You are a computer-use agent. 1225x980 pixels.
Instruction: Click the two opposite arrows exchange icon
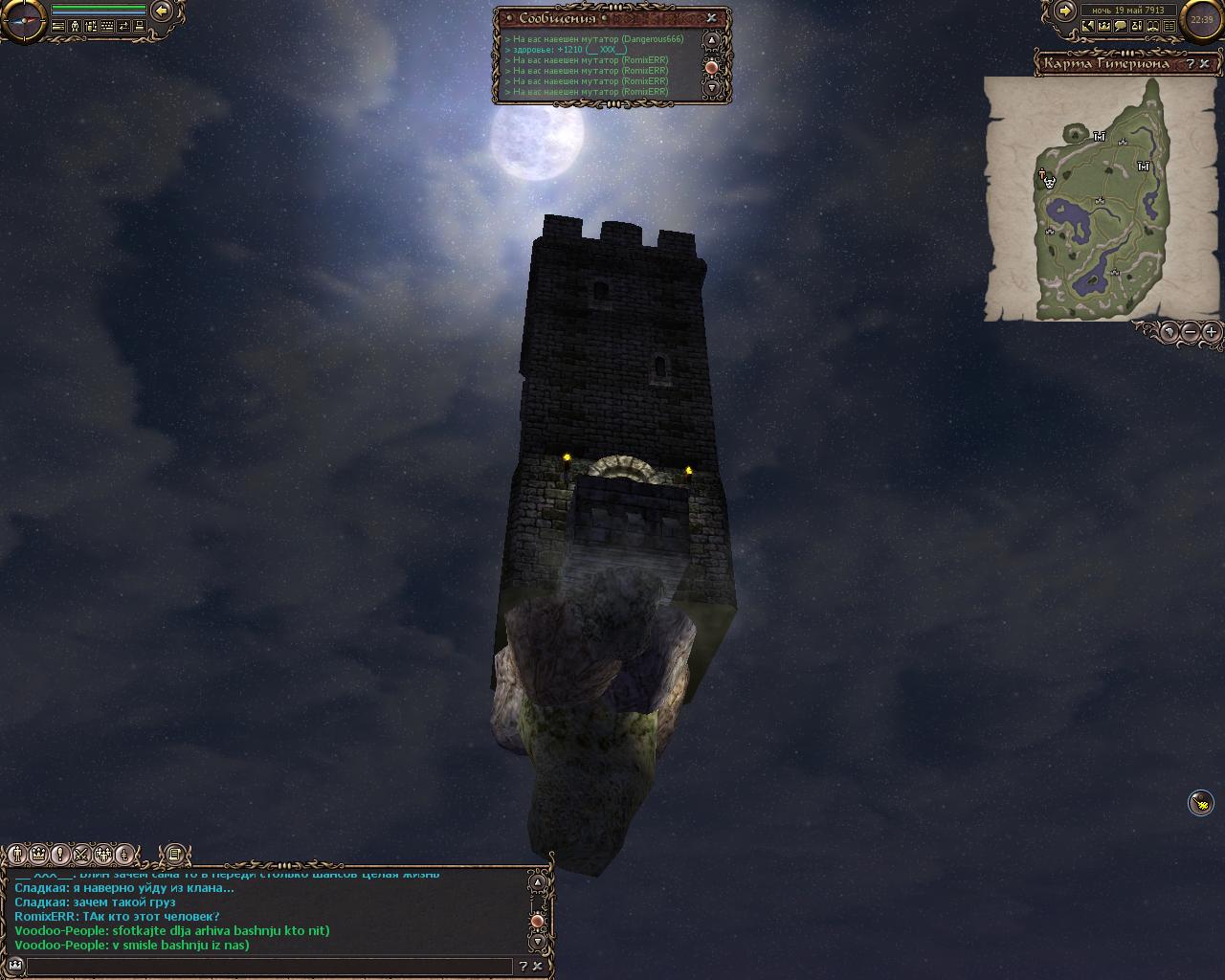click(x=123, y=27)
